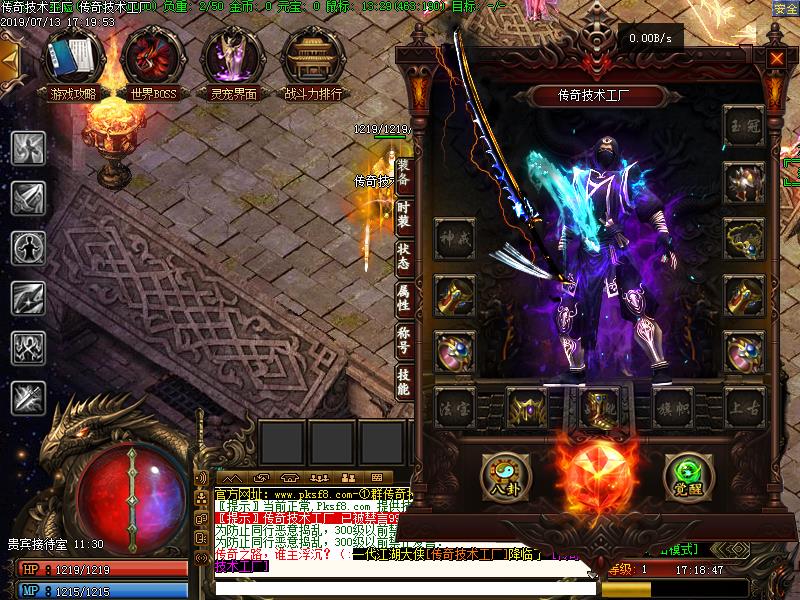Select the empty 上古 ancient slot
The width and height of the screenshot is (800, 600).
[x=745, y=409]
